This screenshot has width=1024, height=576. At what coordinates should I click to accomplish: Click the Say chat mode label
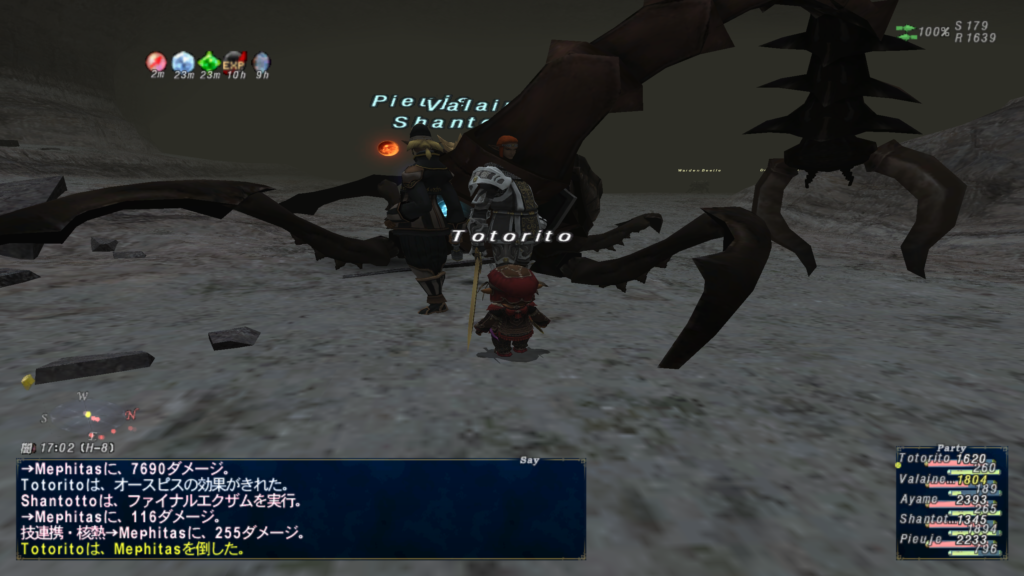point(529,461)
